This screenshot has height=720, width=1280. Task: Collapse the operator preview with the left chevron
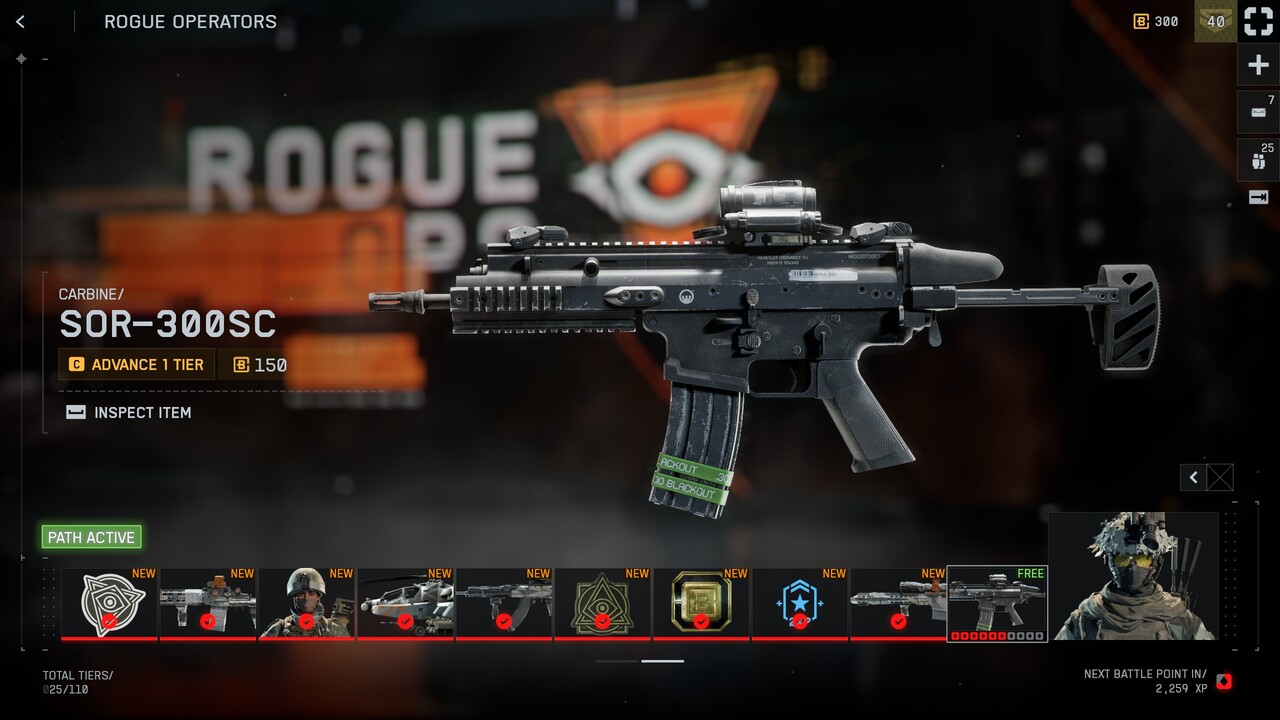coord(1191,477)
